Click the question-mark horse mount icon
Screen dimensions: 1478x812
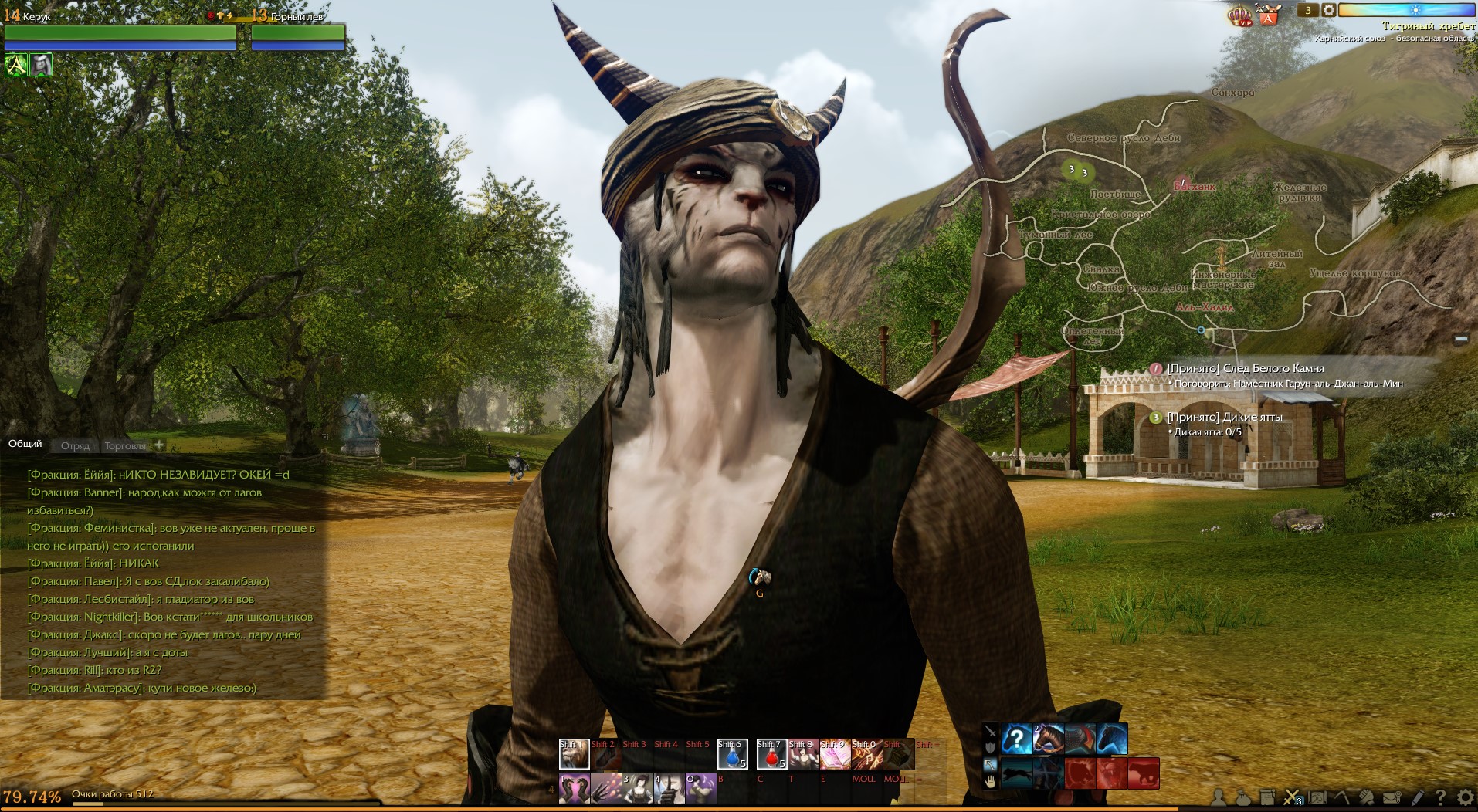click(x=1017, y=739)
